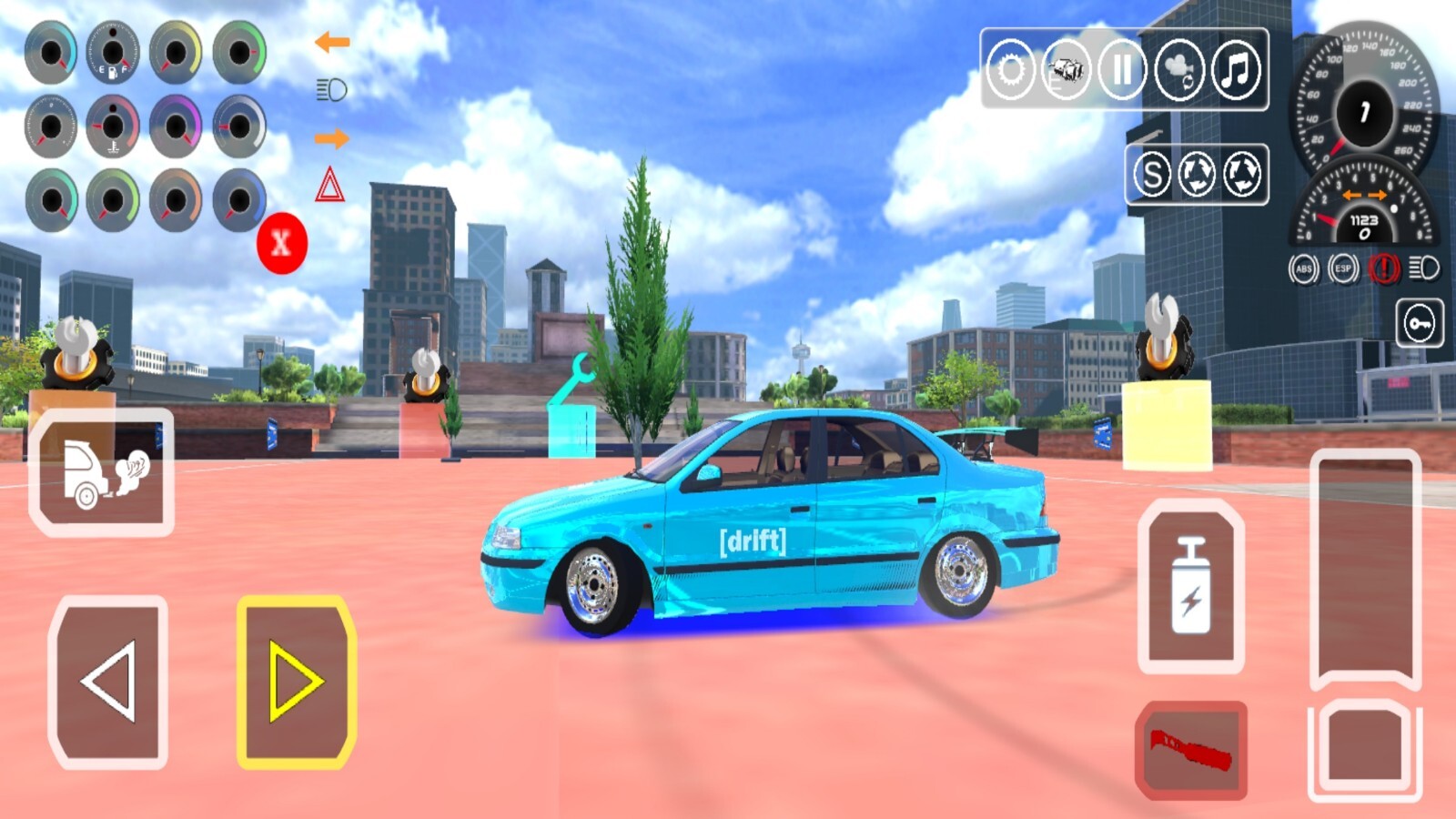Activate the nitro bottle boost
The height and width of the screenshot is (819, 1456).
point(1190,585)
